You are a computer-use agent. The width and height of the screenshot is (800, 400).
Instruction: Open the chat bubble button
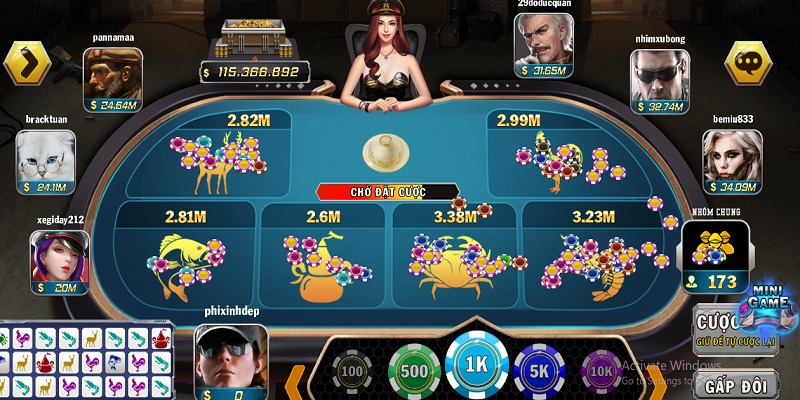pyautogui.click(x=748, y=63)
